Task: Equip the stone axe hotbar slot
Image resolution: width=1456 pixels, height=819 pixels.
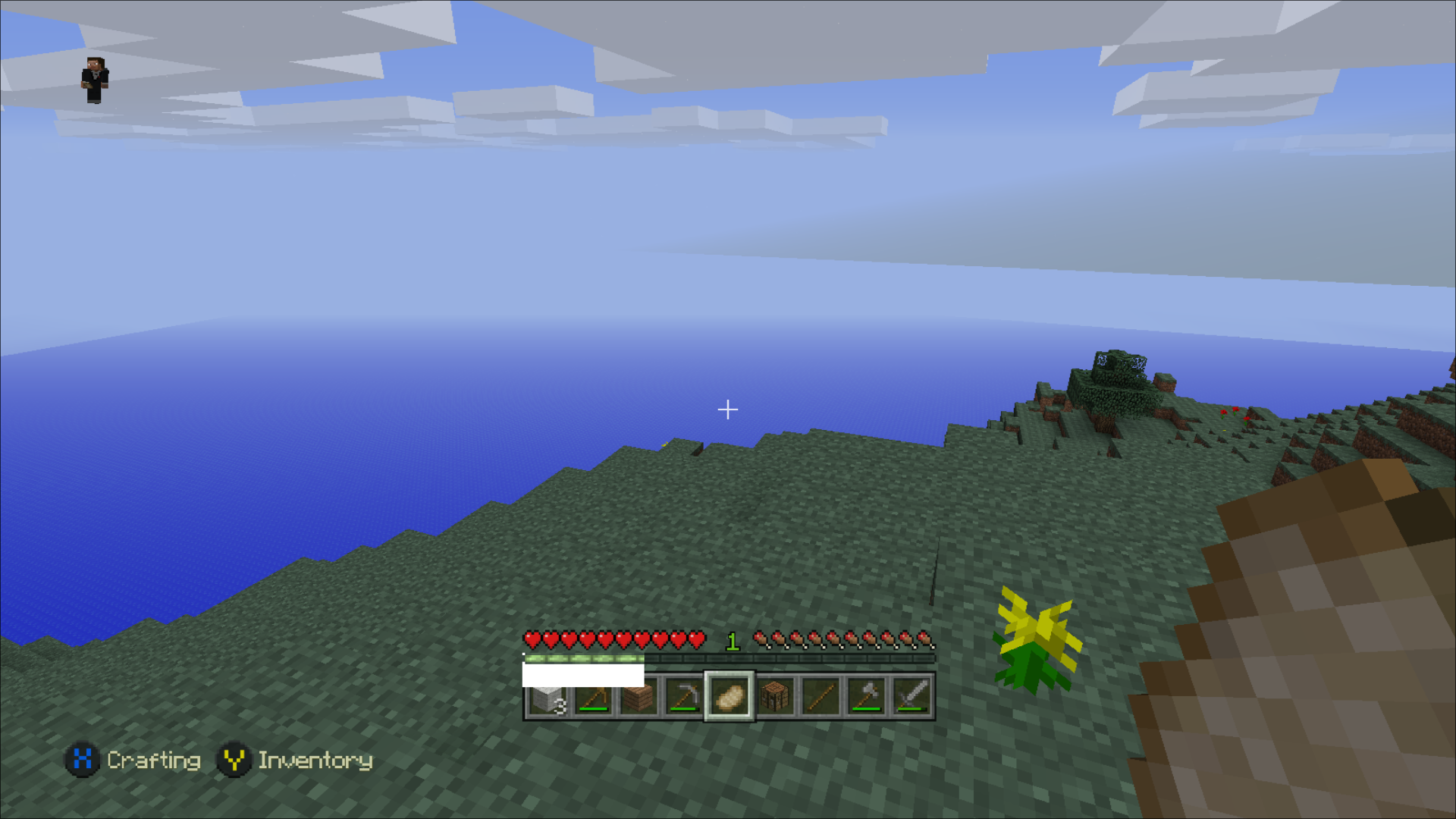Action: pos(866,697)
